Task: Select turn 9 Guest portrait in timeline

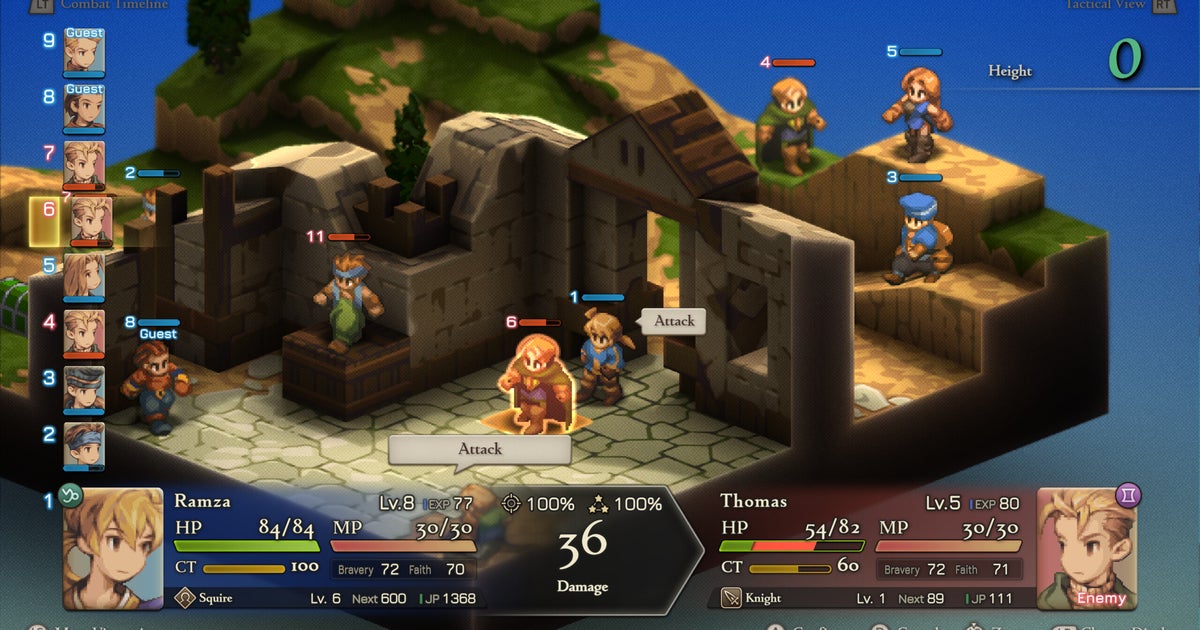Action: click(84, 52)
